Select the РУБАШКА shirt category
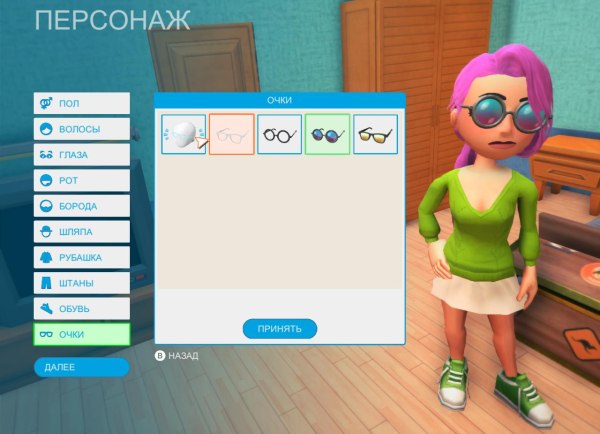 click(82, 257)
